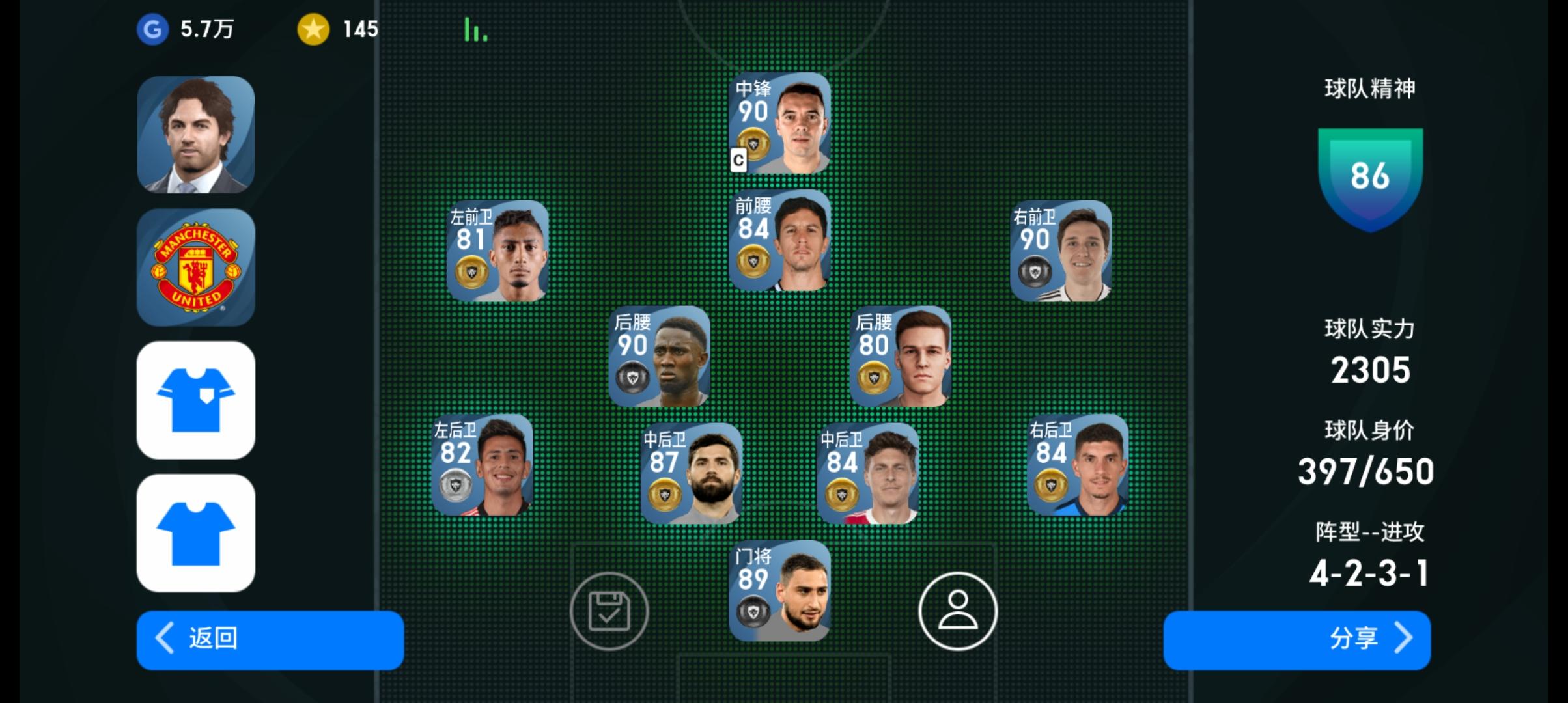Click the green stats bars icon
Screen dimensions: 1568x703
pyautogui.click(x=474, y=29)
